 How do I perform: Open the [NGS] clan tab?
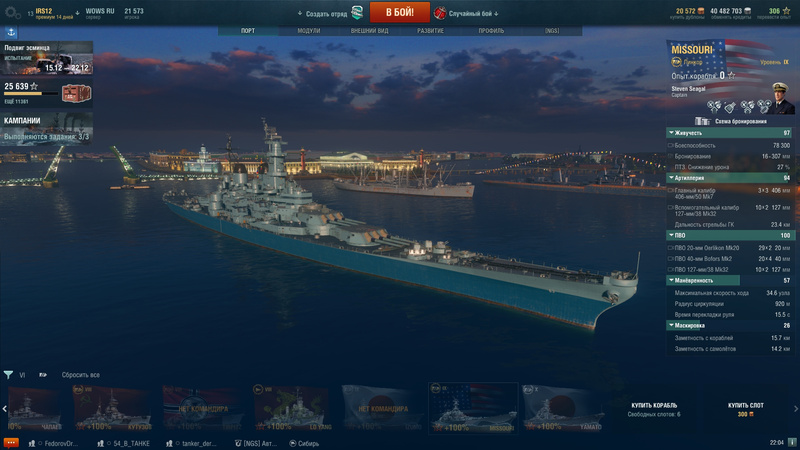point(552,31)
